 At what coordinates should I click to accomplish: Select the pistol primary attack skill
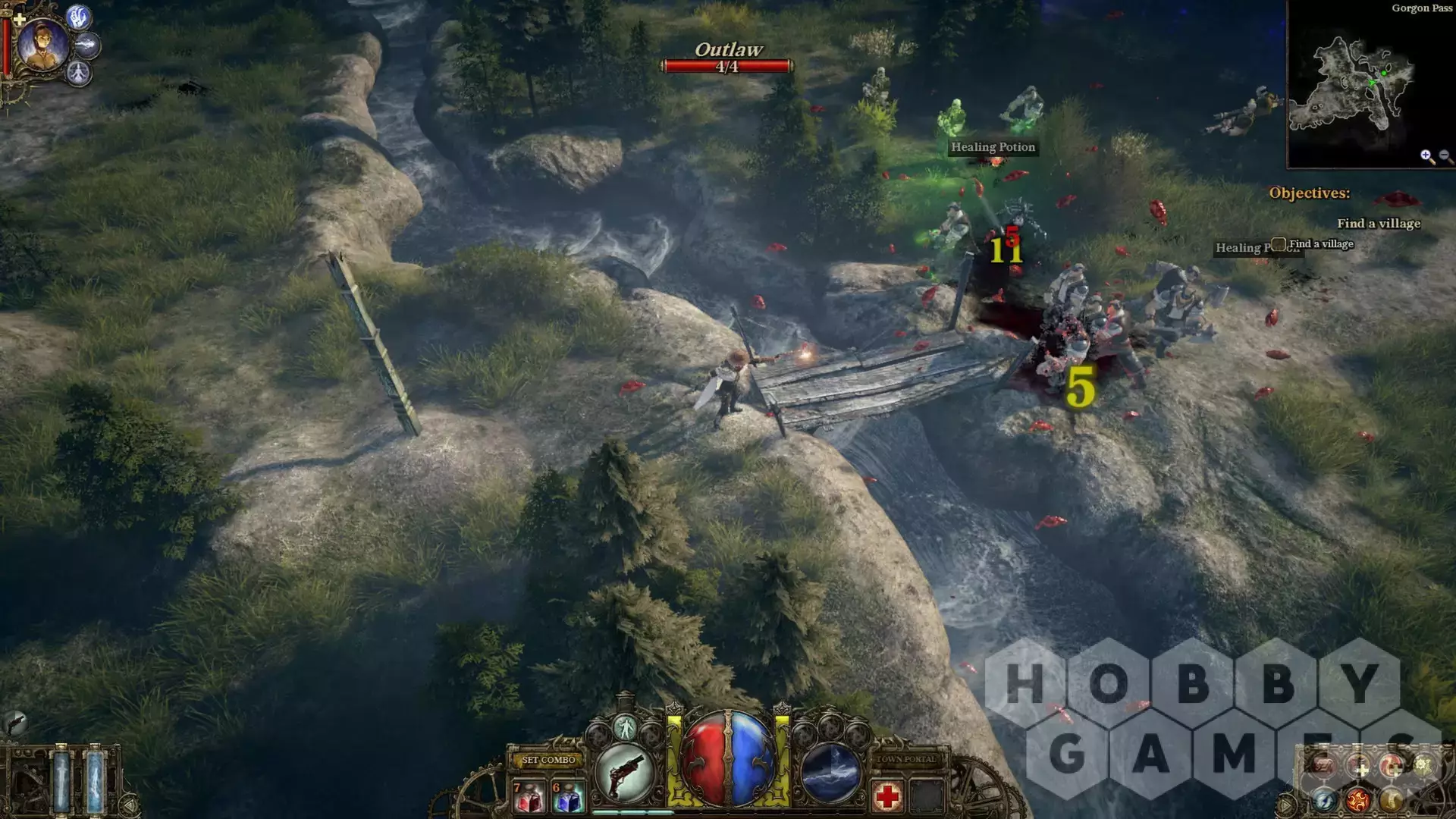[x=625, y=773]
